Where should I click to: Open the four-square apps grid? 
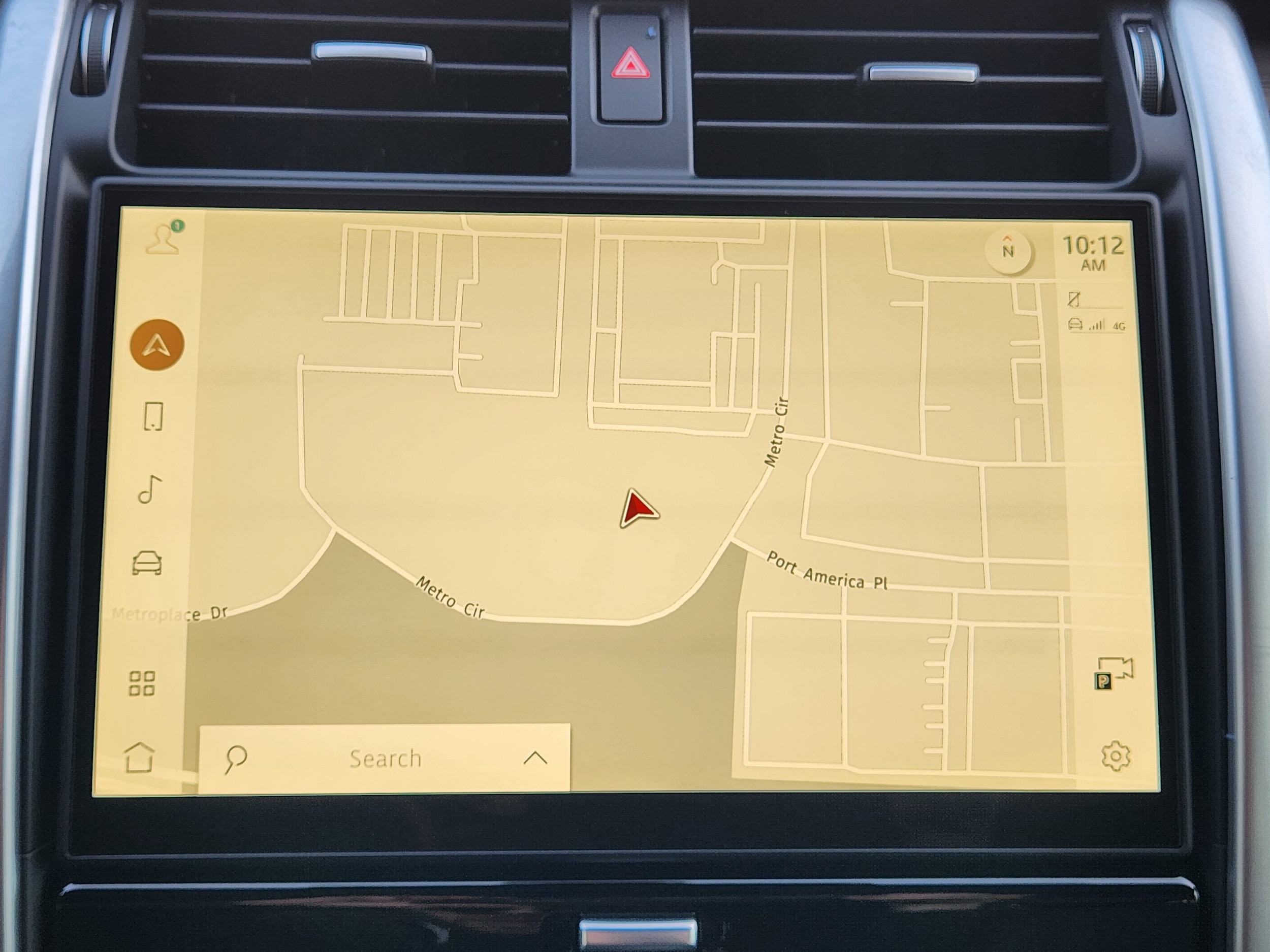142,683
